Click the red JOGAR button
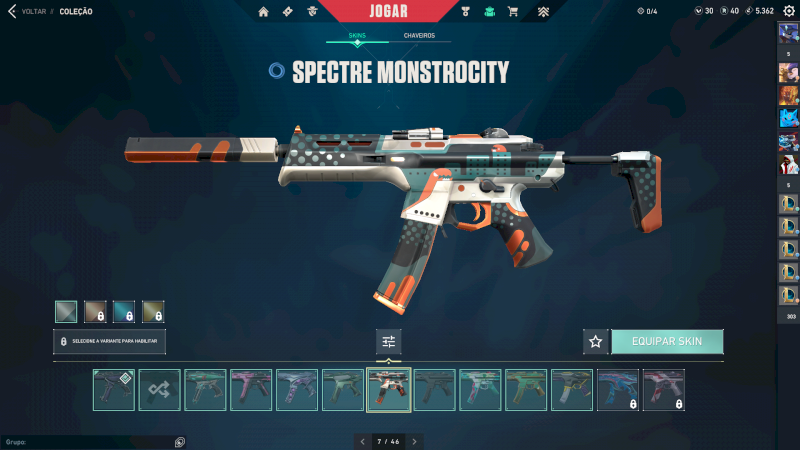Viewport: 800px width, 450px height. coord(400,11)
